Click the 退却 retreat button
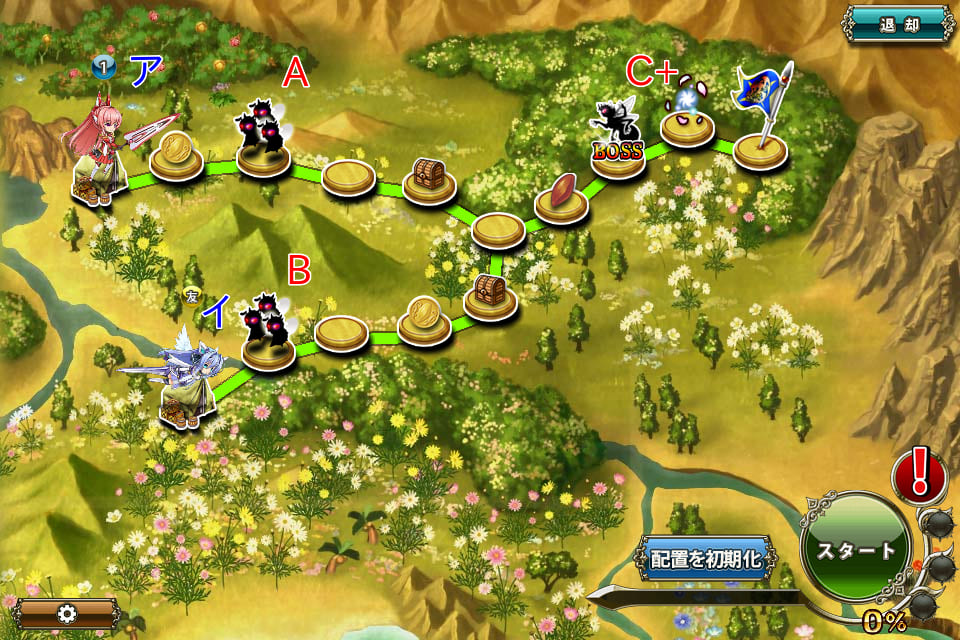 click(897, 23)
